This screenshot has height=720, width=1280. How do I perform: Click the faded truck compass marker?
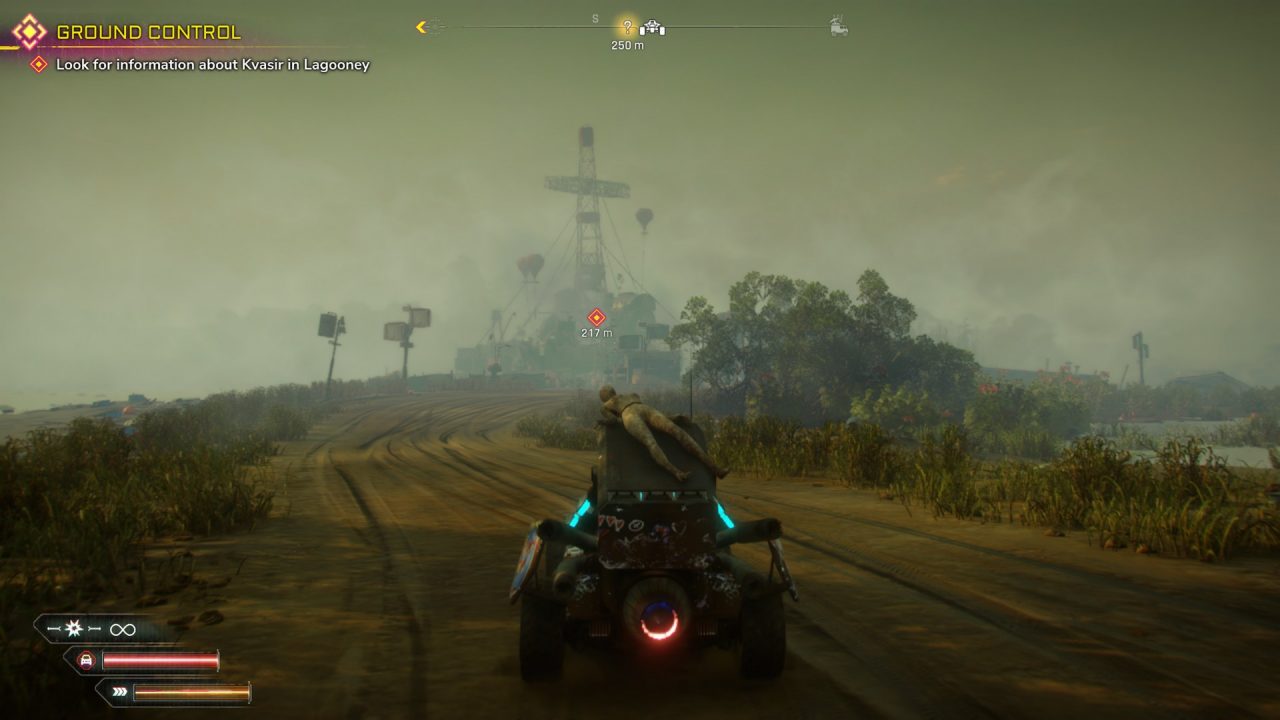point(839,28)
